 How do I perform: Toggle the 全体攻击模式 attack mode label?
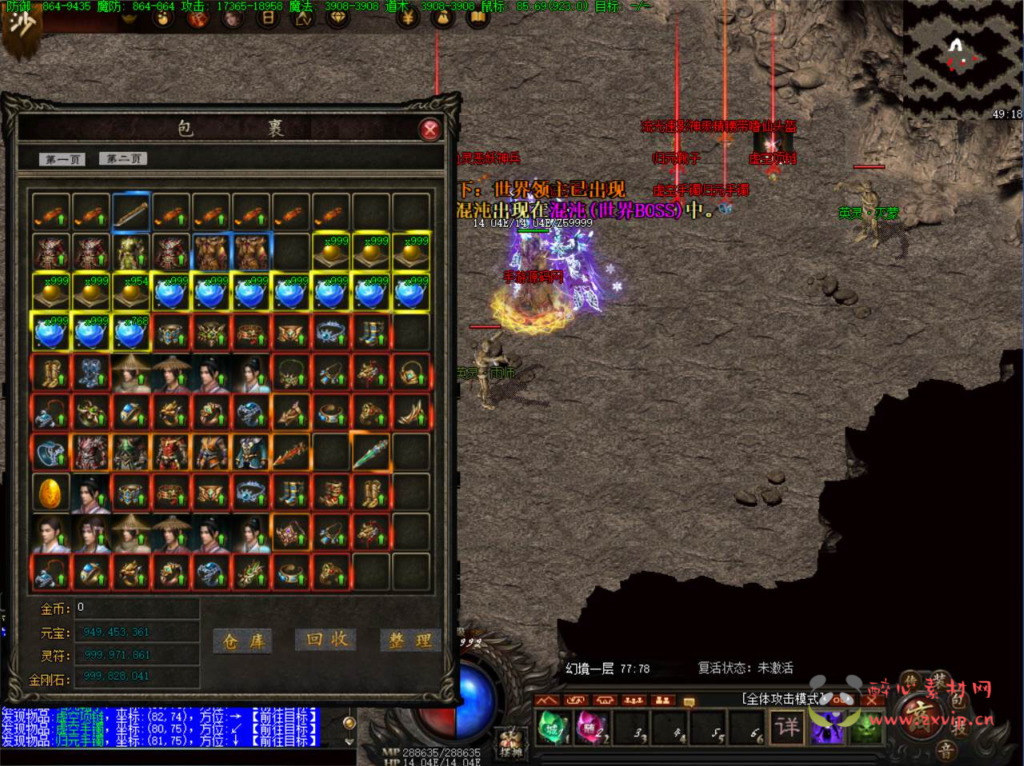(x=782, y=698)
